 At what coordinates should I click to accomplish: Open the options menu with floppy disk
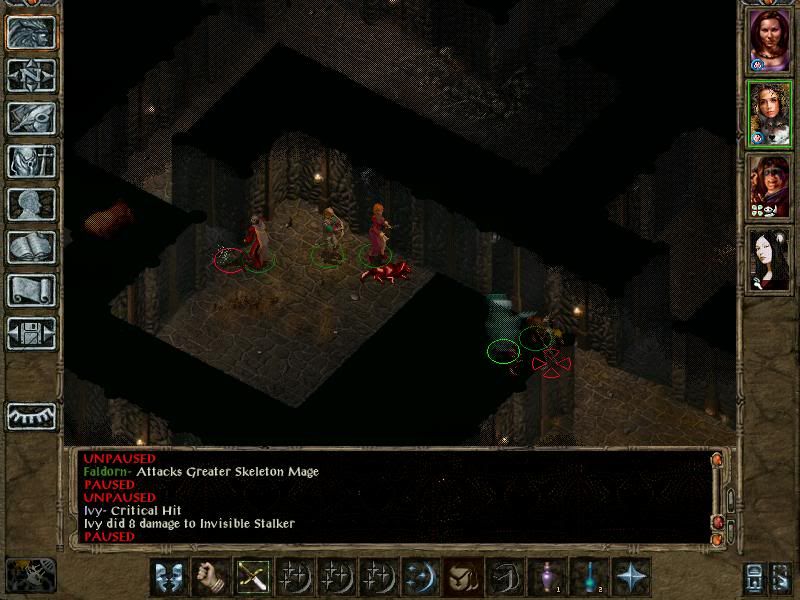(31, 333)
